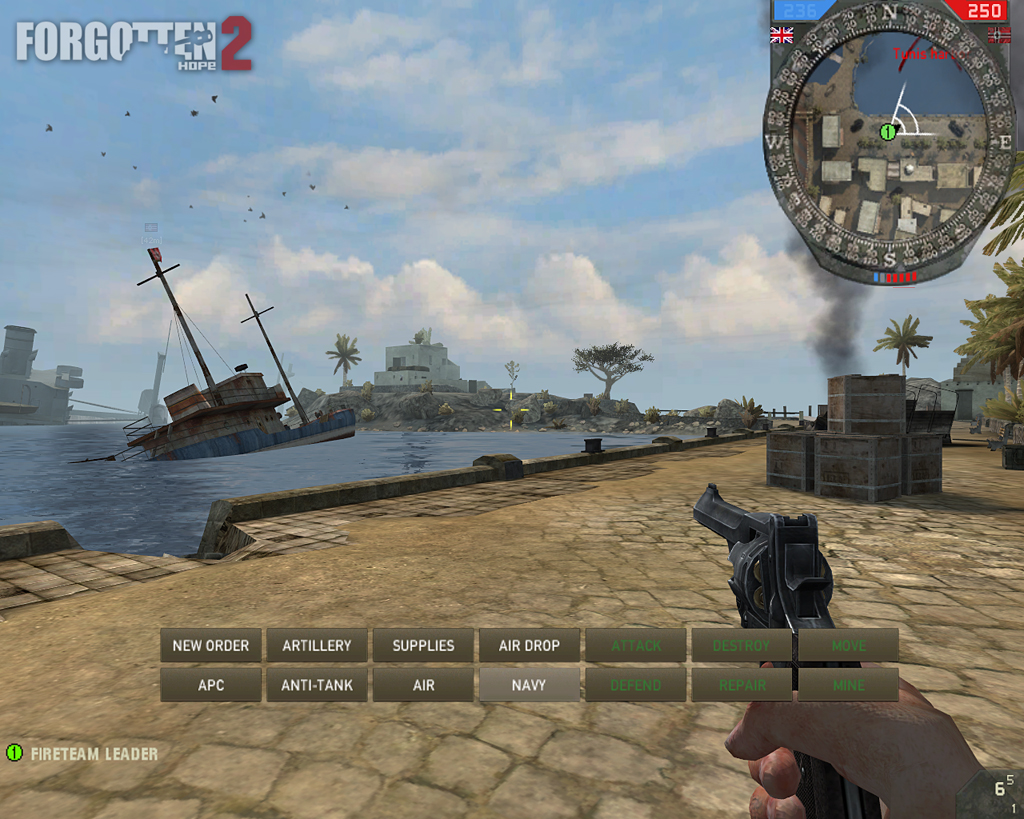Image resolution: width=1024 pixels, height=819 pixels.
Task: Issue the ATTACK order
Action: coord(636,645)
